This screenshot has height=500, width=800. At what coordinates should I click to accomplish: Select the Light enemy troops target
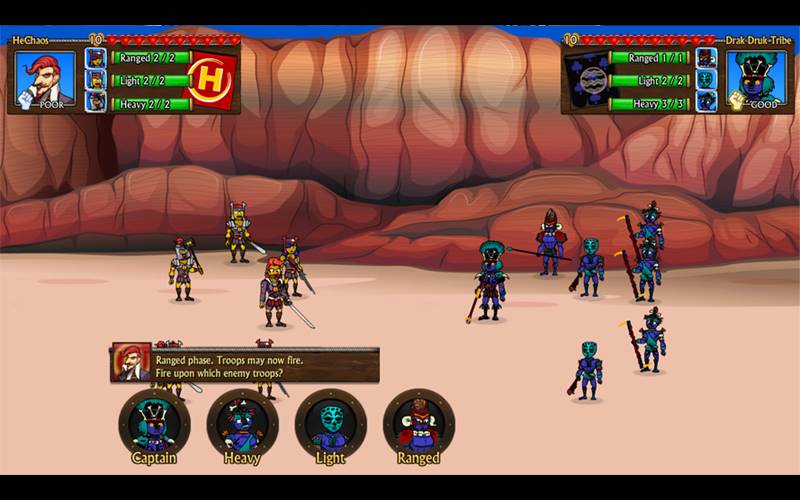(x=330, y=424)
